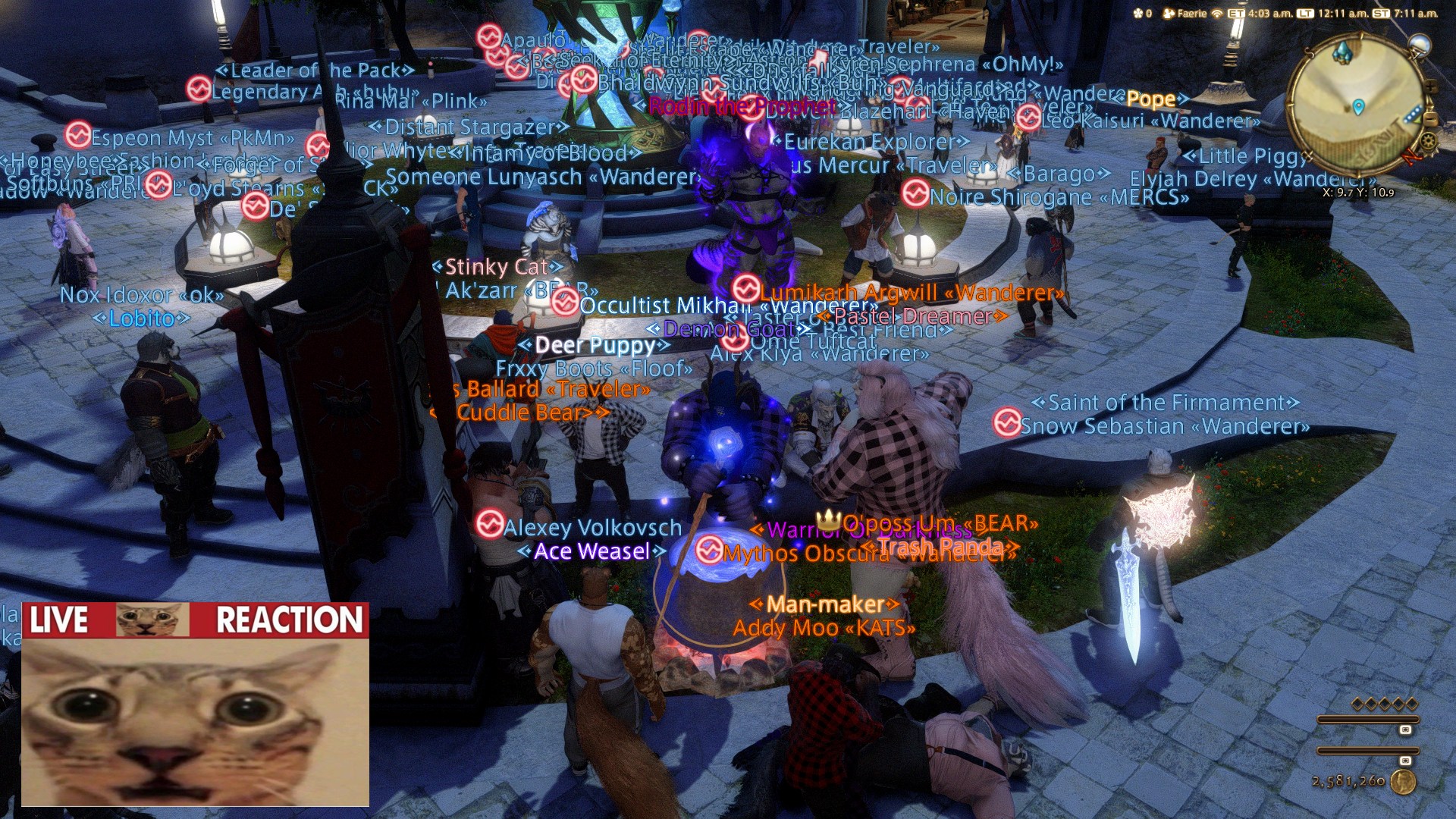The image size is (1456, 819).
Task: Target Snow Sebastian's nameplate
Action: pos(1164,426)
